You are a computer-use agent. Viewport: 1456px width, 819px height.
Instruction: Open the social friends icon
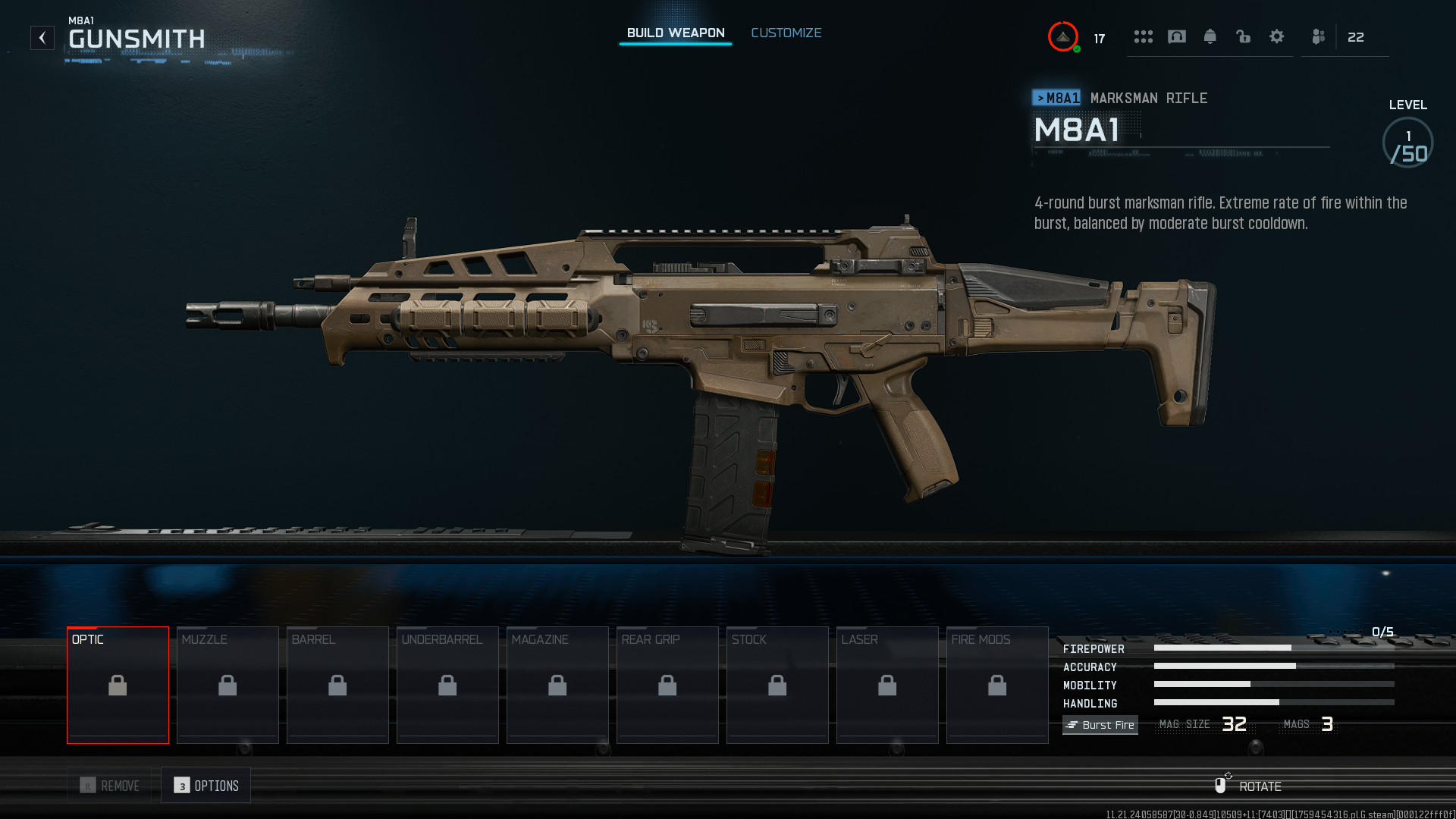click(x=1318, y=36)
